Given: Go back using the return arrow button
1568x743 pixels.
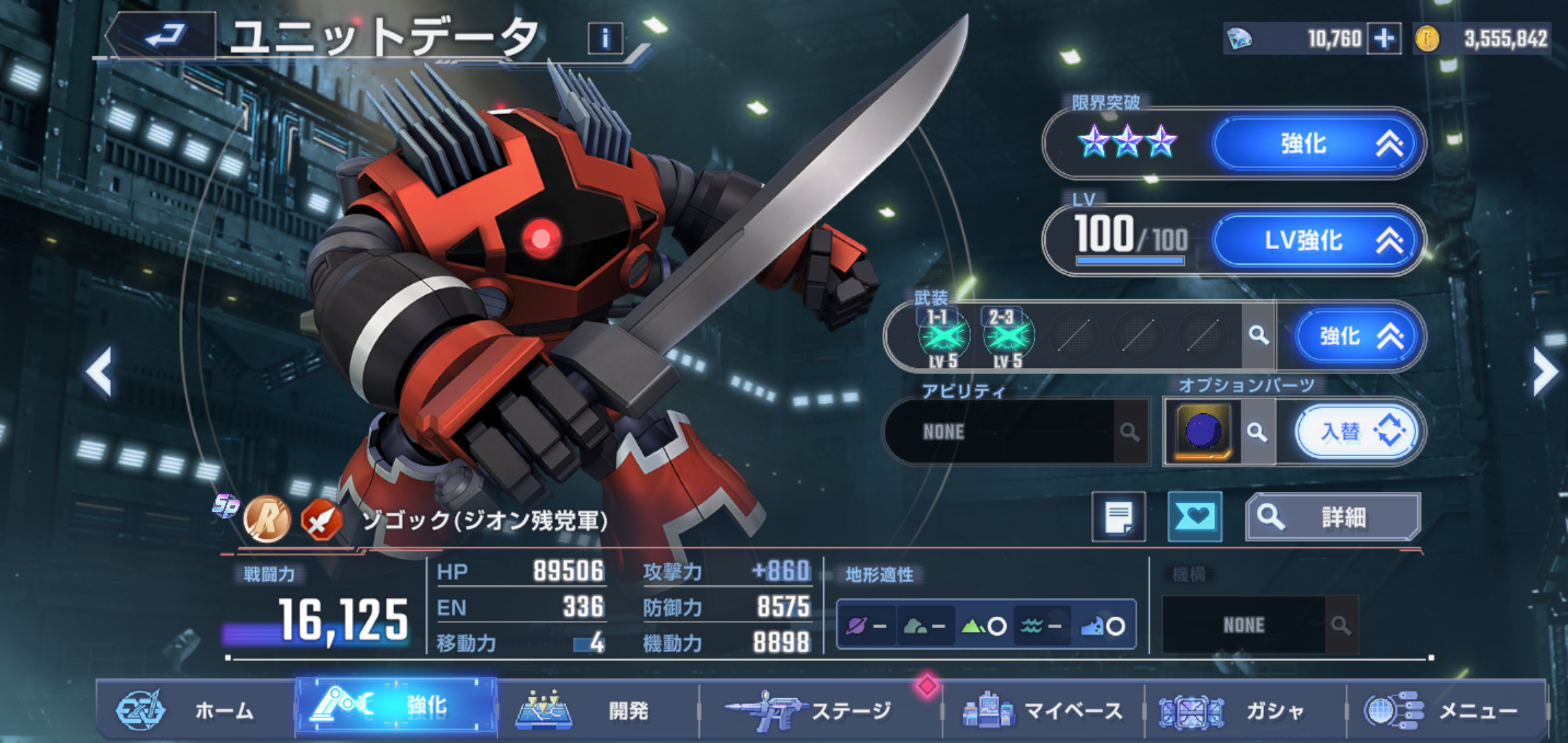Looking at the screenshot, I should tap(165, 36).
